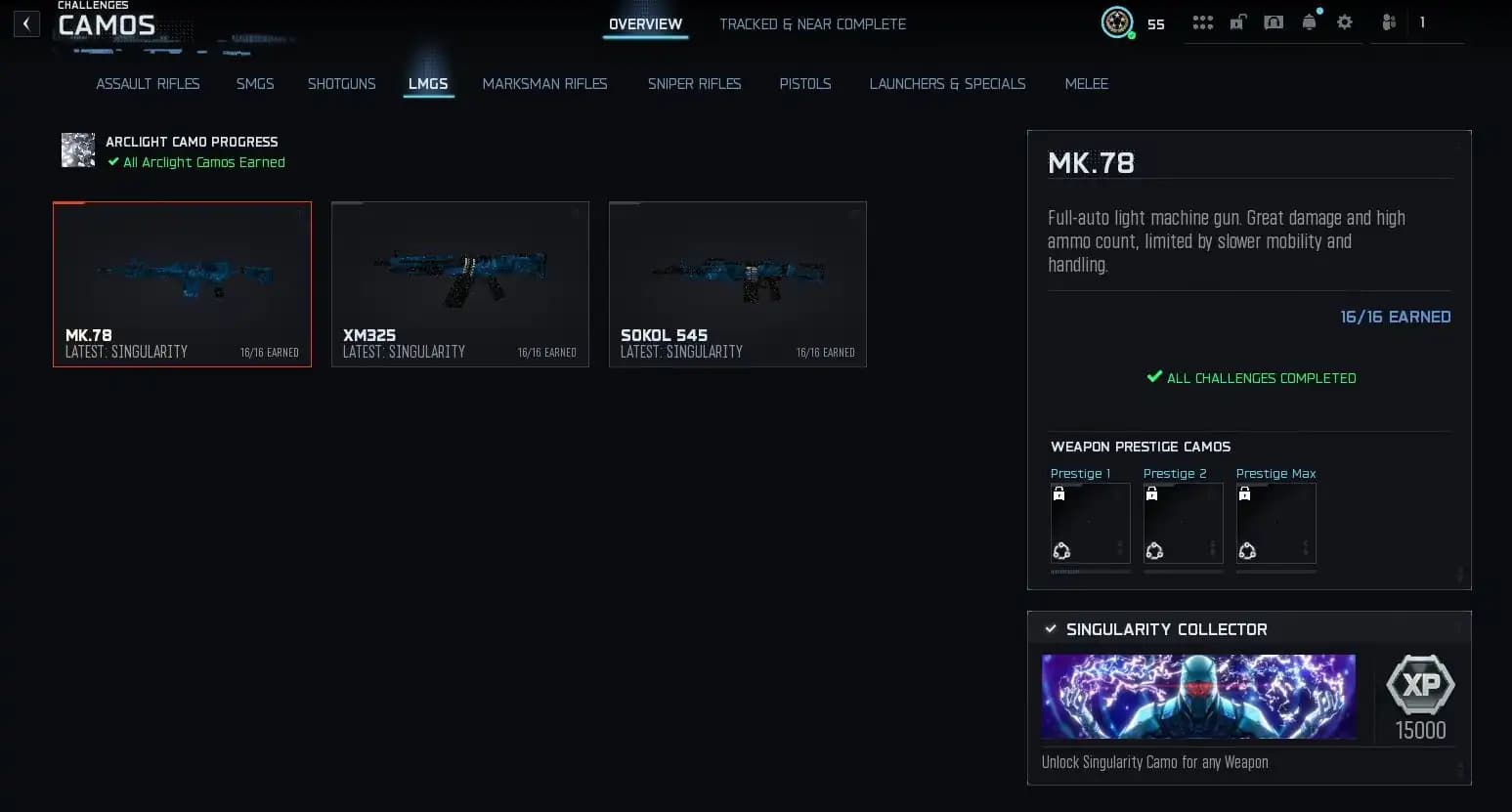
Task: Switch to the Sniper Rifles tab
Action: pyautogui.click(x=694, y=84)
